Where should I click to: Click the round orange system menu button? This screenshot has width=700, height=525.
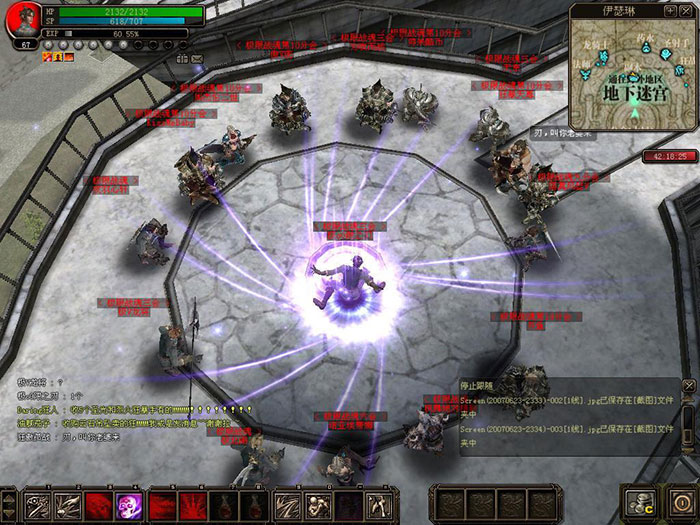pos(682,502)
